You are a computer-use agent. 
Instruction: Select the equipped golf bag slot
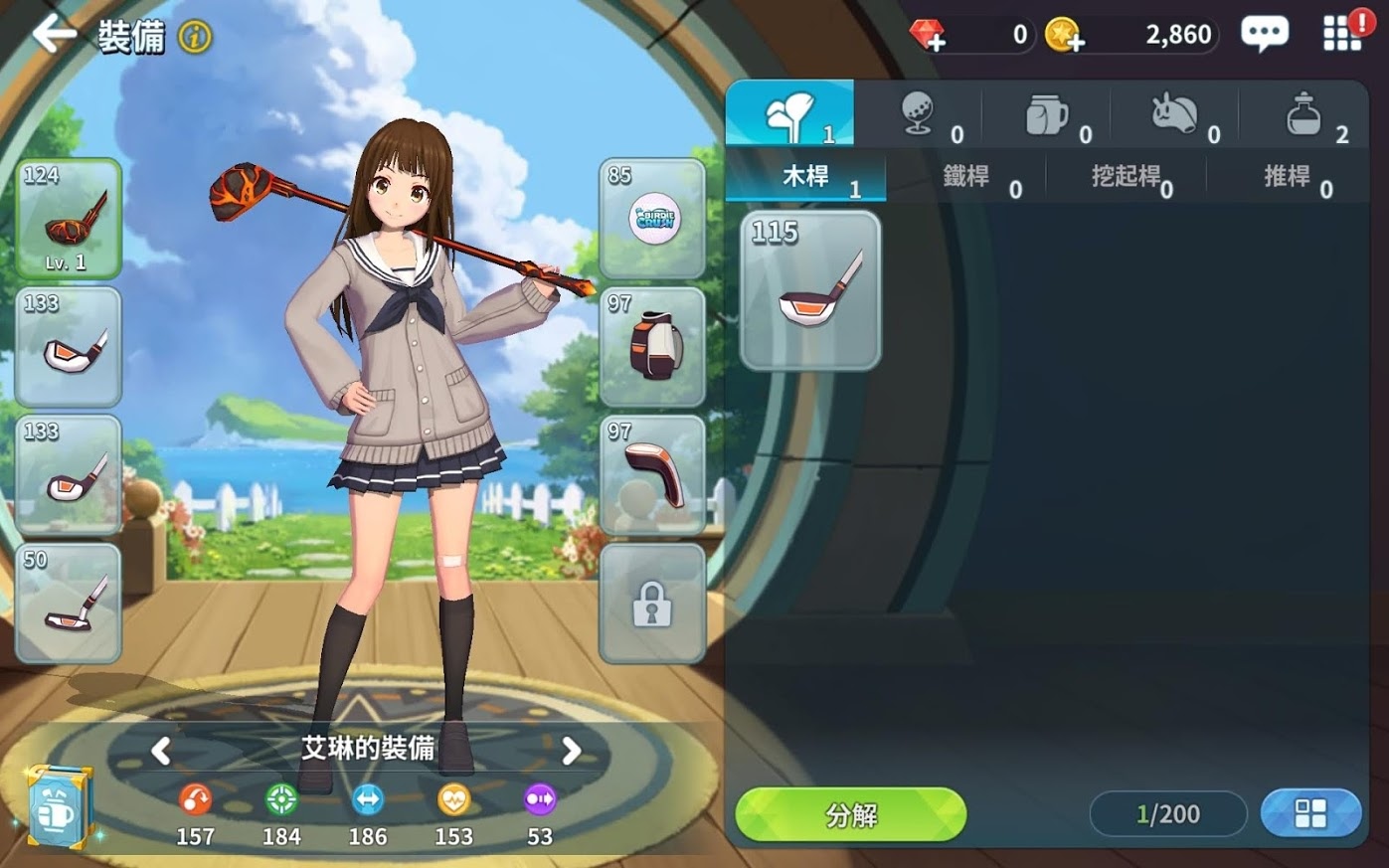(x=652, y=347)
